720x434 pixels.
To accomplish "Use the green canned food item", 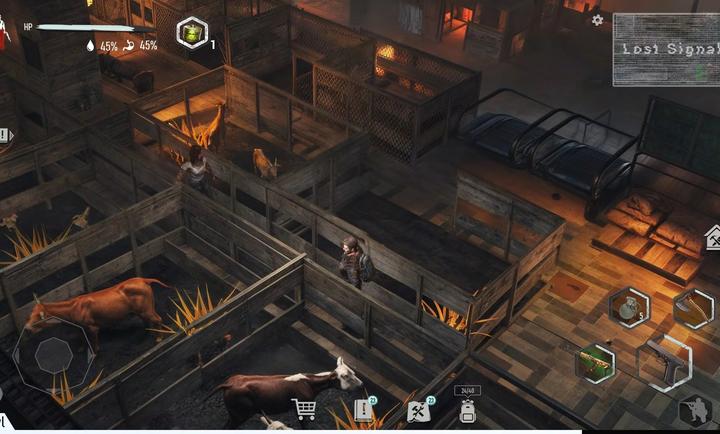I will tap(191, 33).
